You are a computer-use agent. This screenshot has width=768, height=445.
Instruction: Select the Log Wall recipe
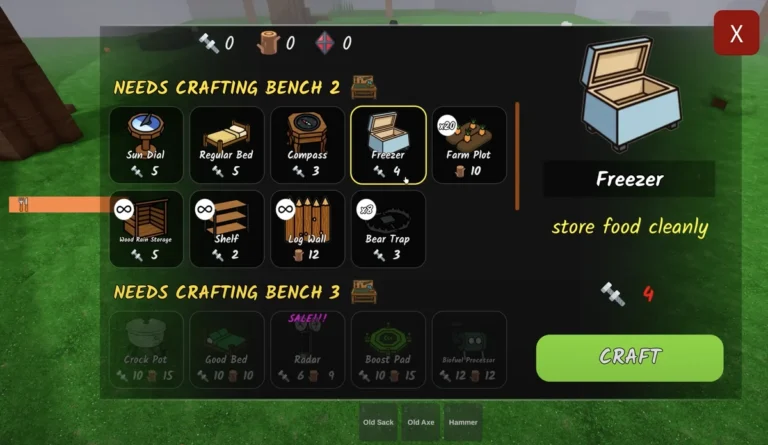coord(307,229)
